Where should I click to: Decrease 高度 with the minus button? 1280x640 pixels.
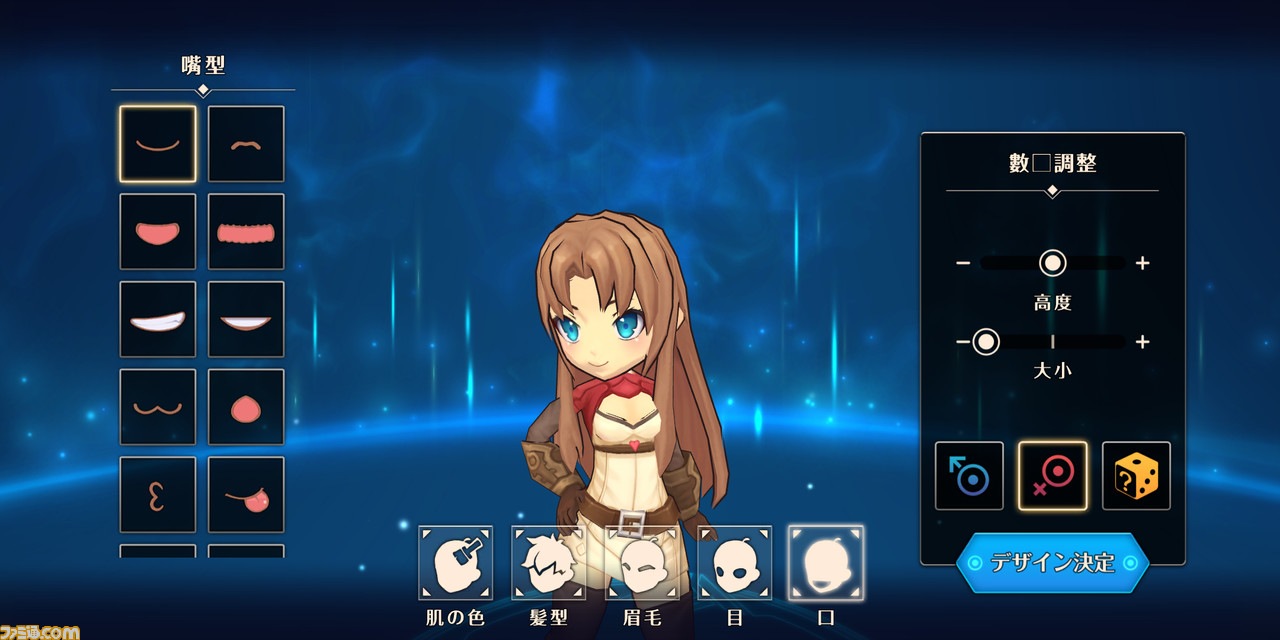pos(963,263)
